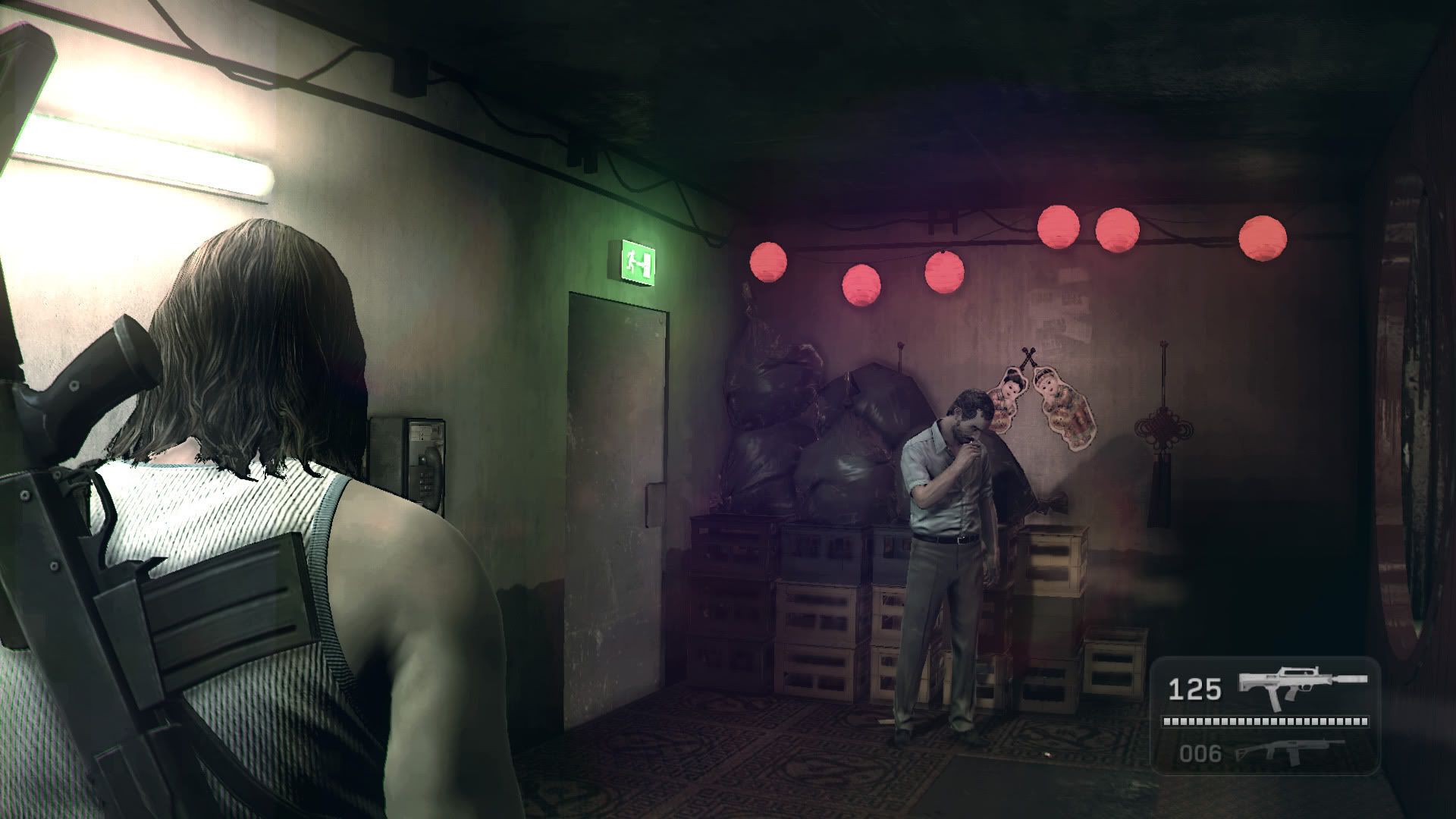Switch to the dimmed shotgun icon
The height and width of the screenshot is (819, 1456).
[x=1288, y=752]
